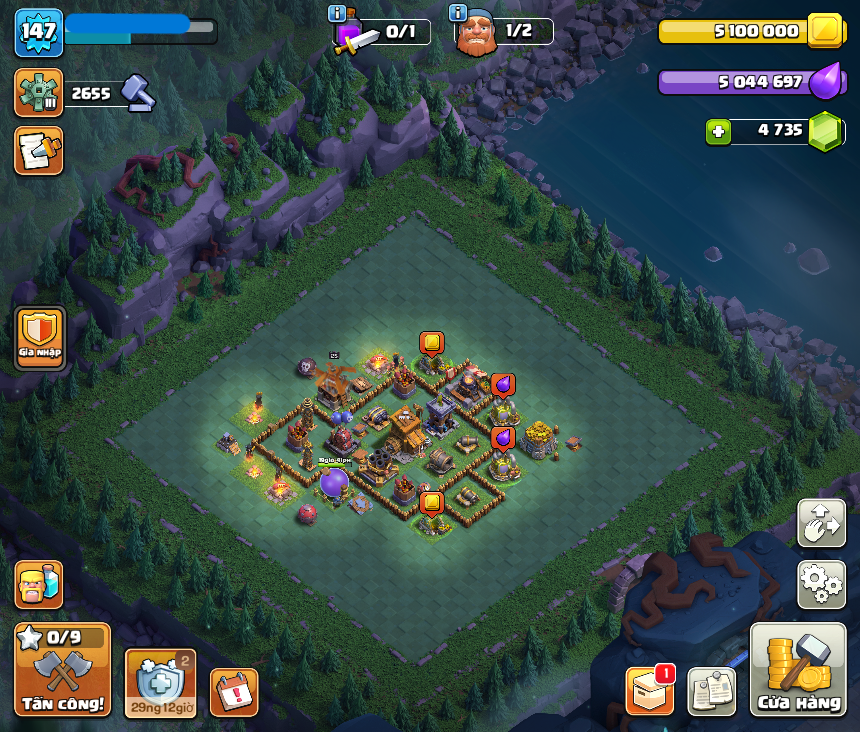This screenshot has width=860, height=732.
Task: Tap the purple elixir drop icon
Action: [x=825, y=81]
